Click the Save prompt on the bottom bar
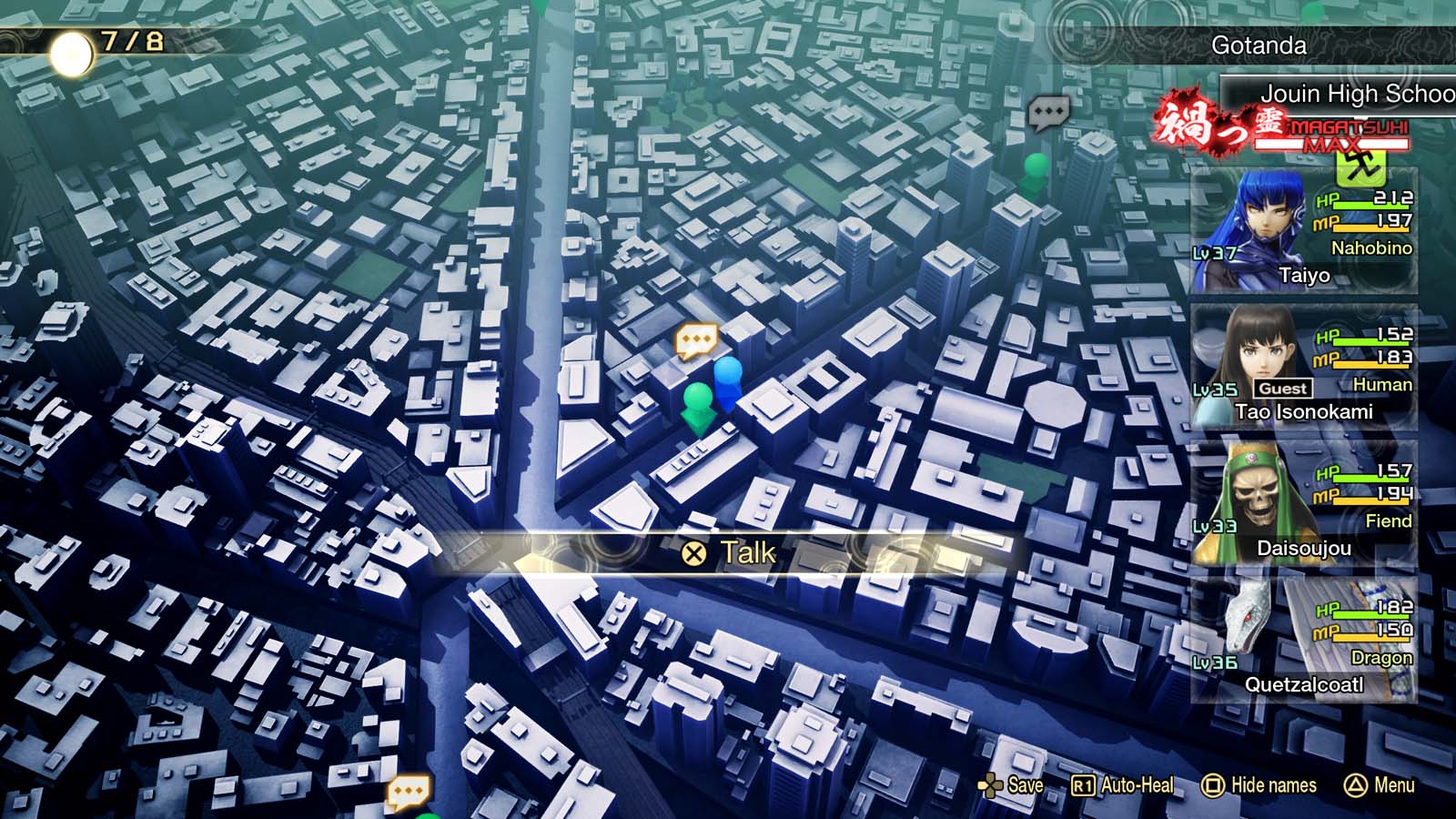Viewport: 1456px width, 819px height. click(x=1010, y=784)
